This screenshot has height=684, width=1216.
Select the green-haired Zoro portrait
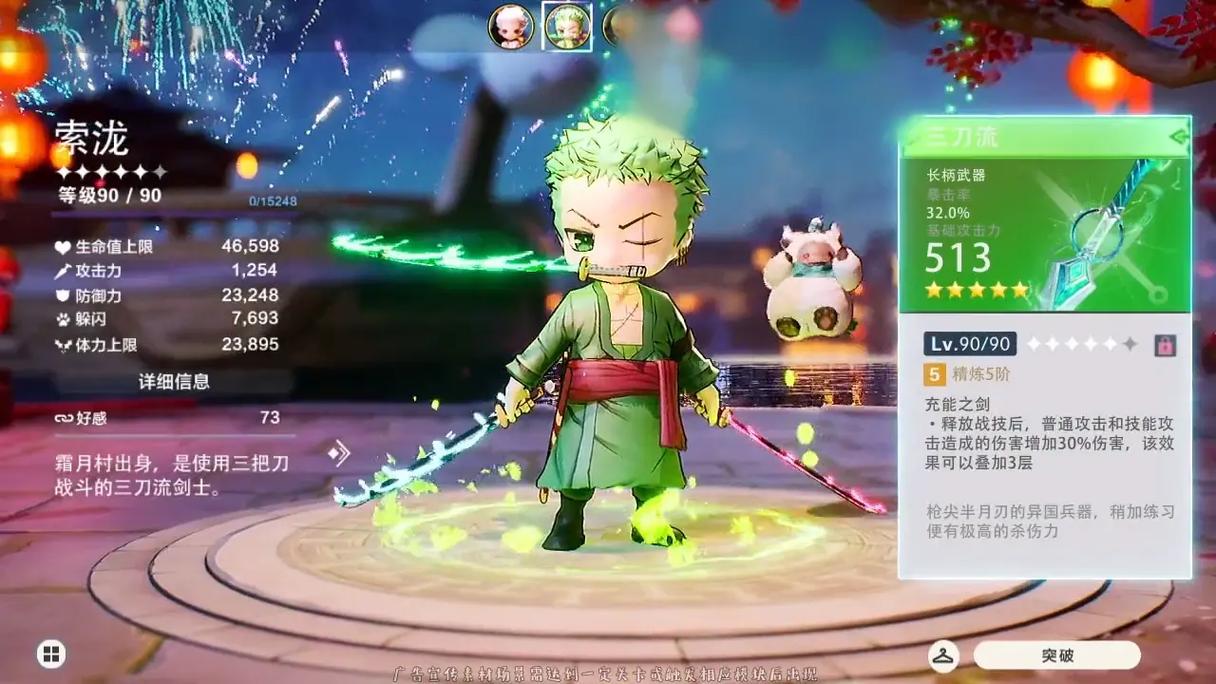click(x=567, y=27)
